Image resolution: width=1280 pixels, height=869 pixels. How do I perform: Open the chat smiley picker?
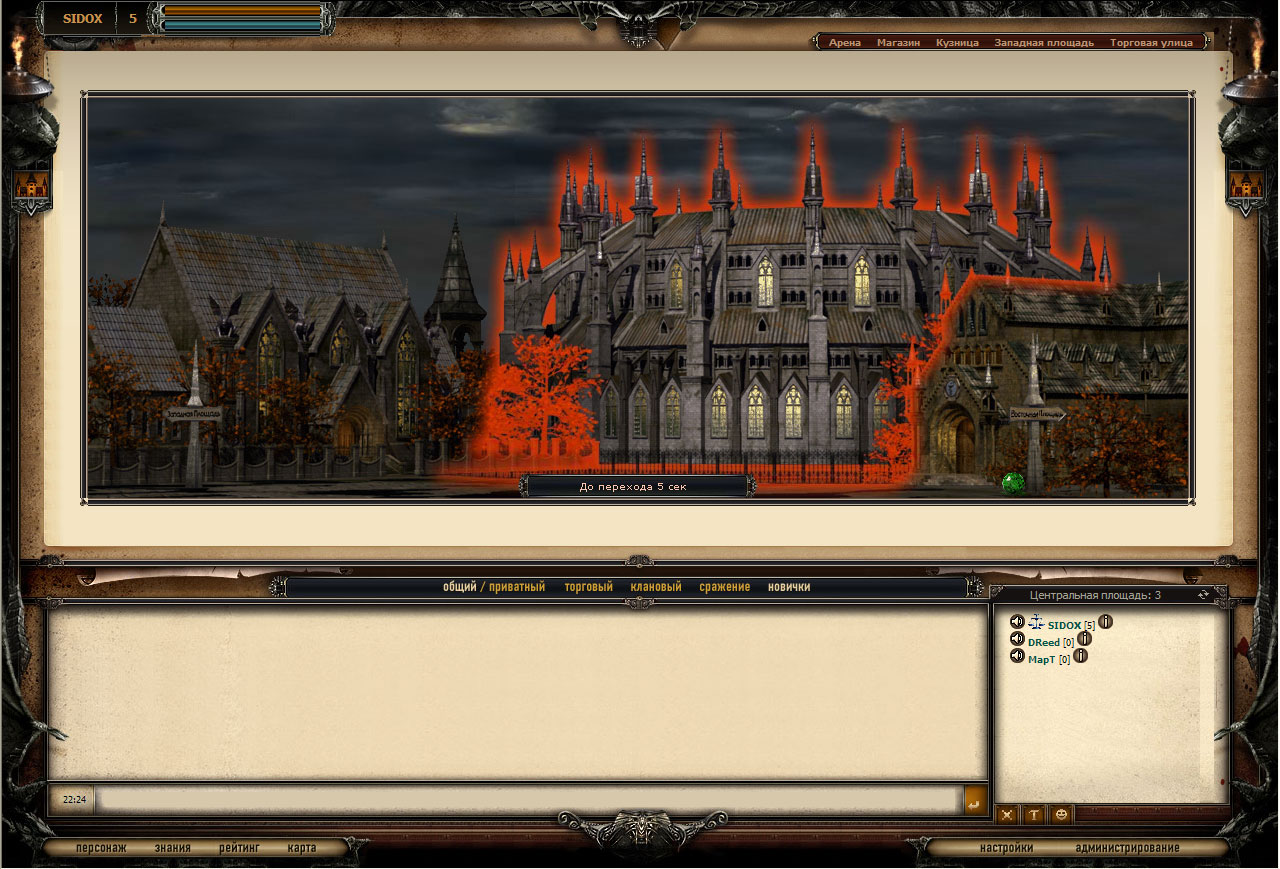point(1061,814)
